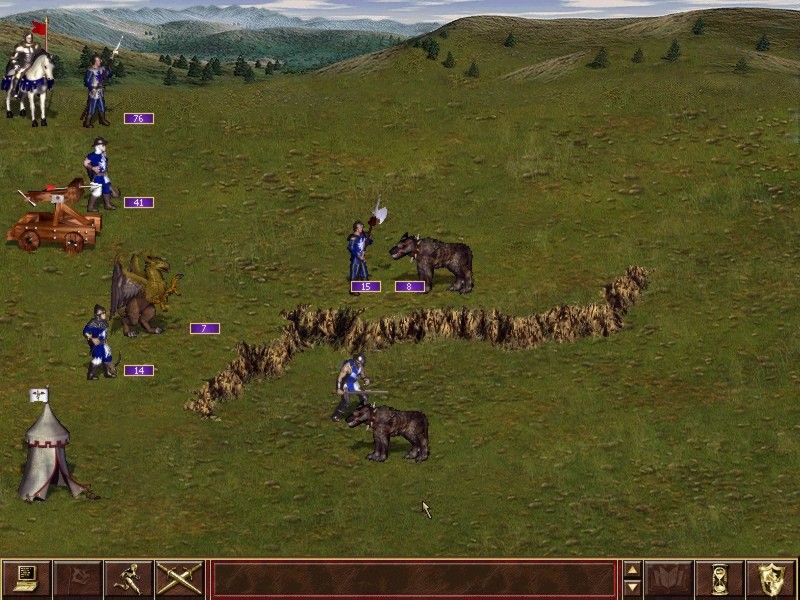This screenshot has height=600, width=800.
Task: Defend with the shield button
Action: pyautogui.click(x=770, y=579)
